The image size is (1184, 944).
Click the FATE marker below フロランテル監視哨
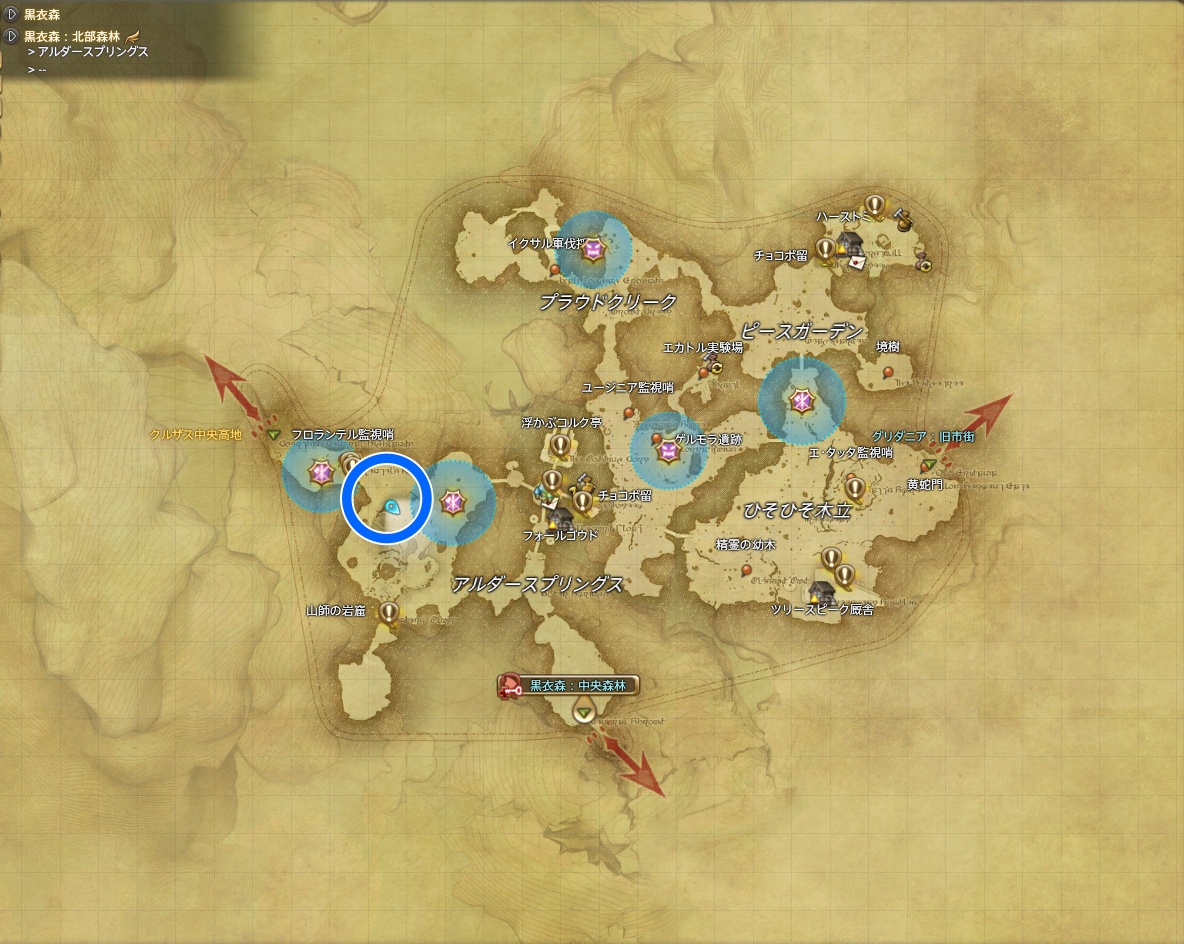(321, 472)
